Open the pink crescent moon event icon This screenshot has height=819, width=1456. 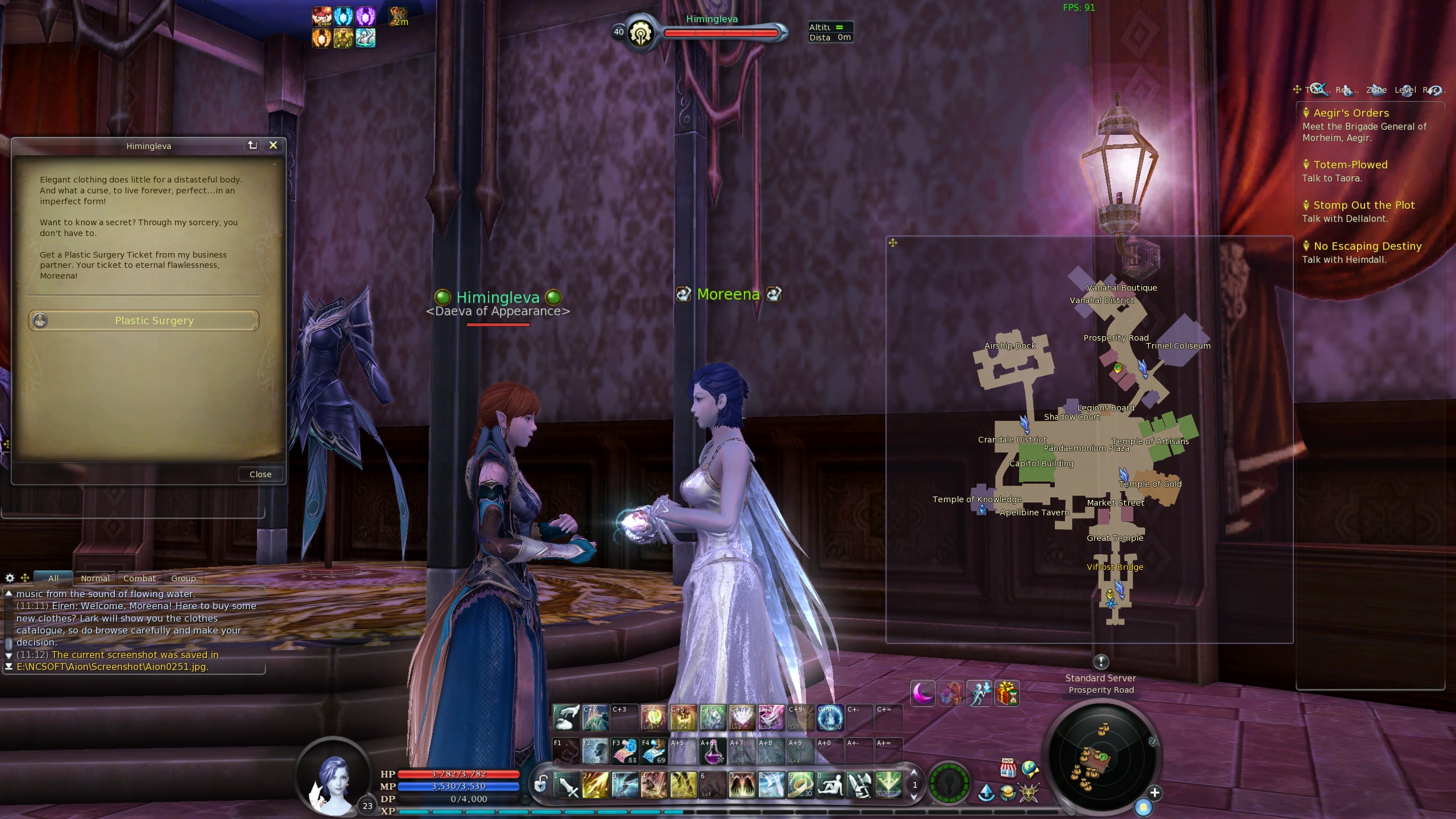pyautogui.click(x=923, y=694)
